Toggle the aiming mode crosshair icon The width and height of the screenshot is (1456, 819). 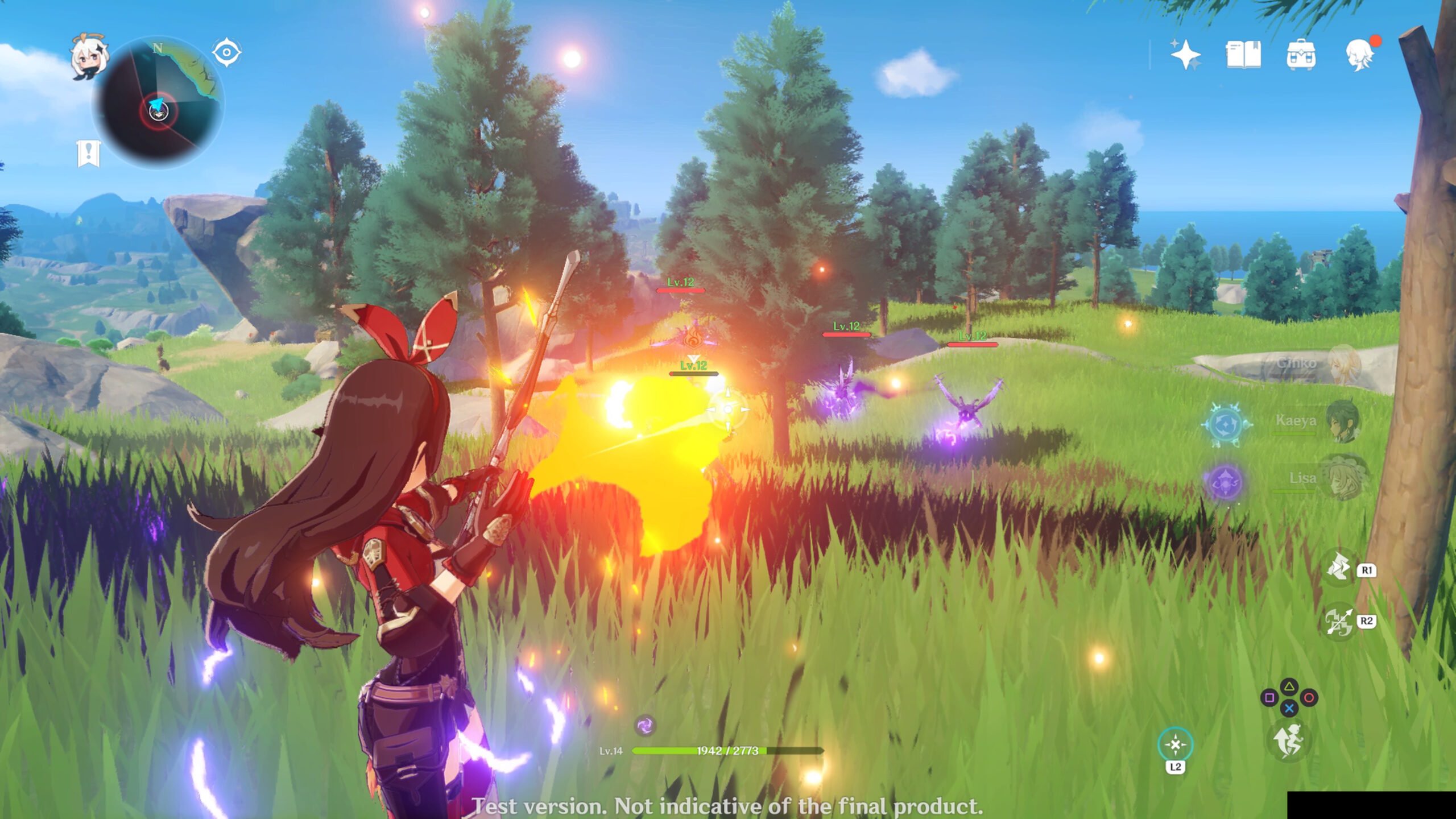[x=1175, y=744]
